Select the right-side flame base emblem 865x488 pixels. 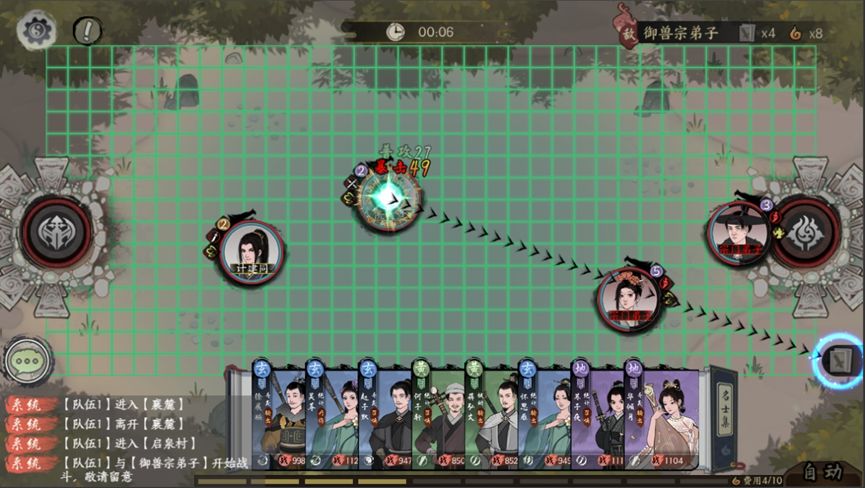pos(806,232)
